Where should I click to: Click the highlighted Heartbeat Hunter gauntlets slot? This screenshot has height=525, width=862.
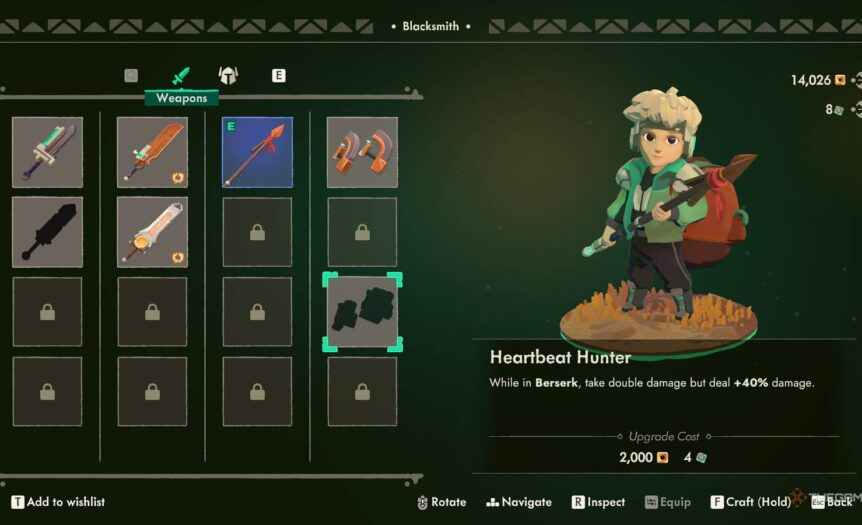click(x=362, y=312)
